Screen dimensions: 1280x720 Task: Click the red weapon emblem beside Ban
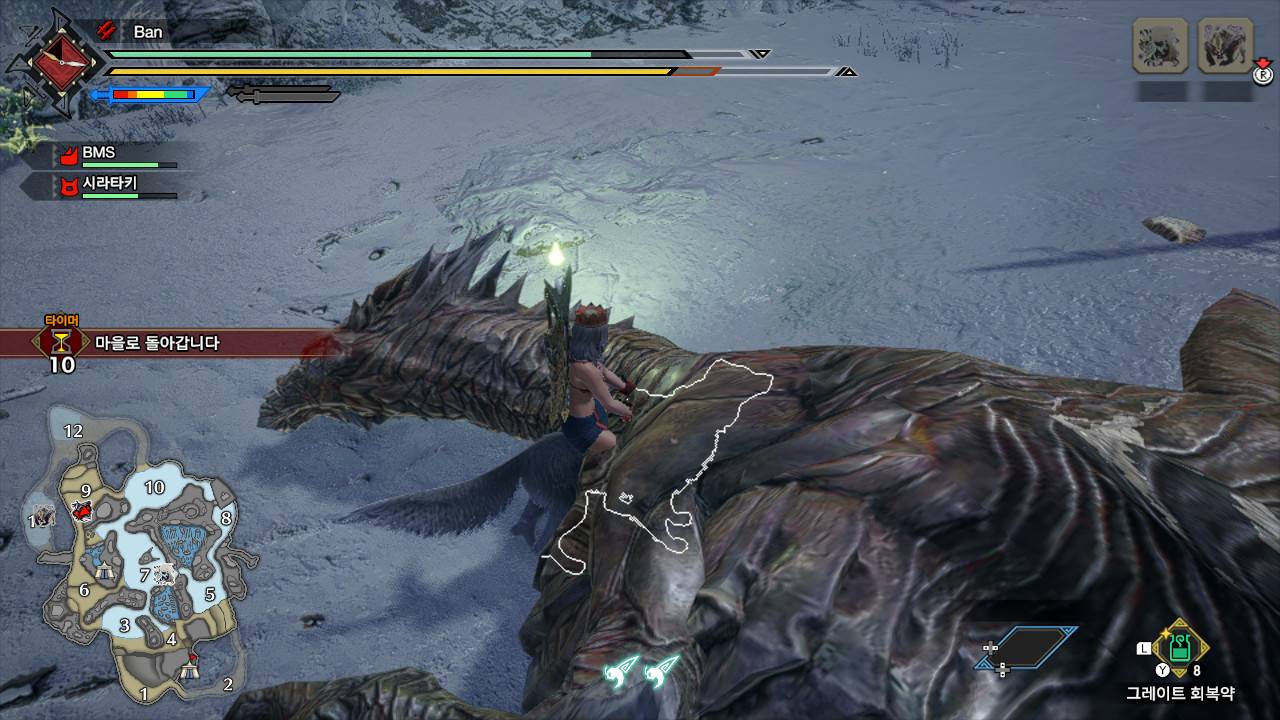coord(55,62)
